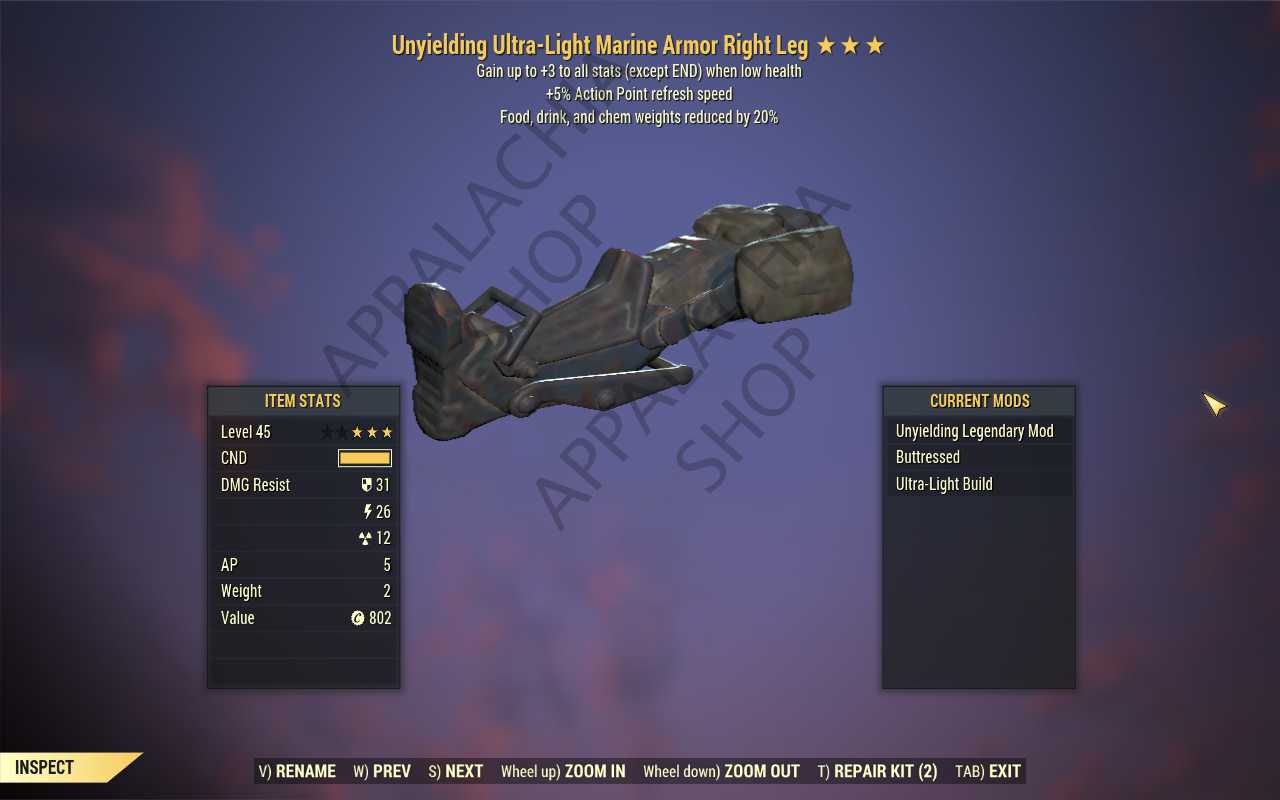The height and width of the screenshot is (800, 1280).
Task: Click the ZOOM OUT label
Action: point(763,771)
